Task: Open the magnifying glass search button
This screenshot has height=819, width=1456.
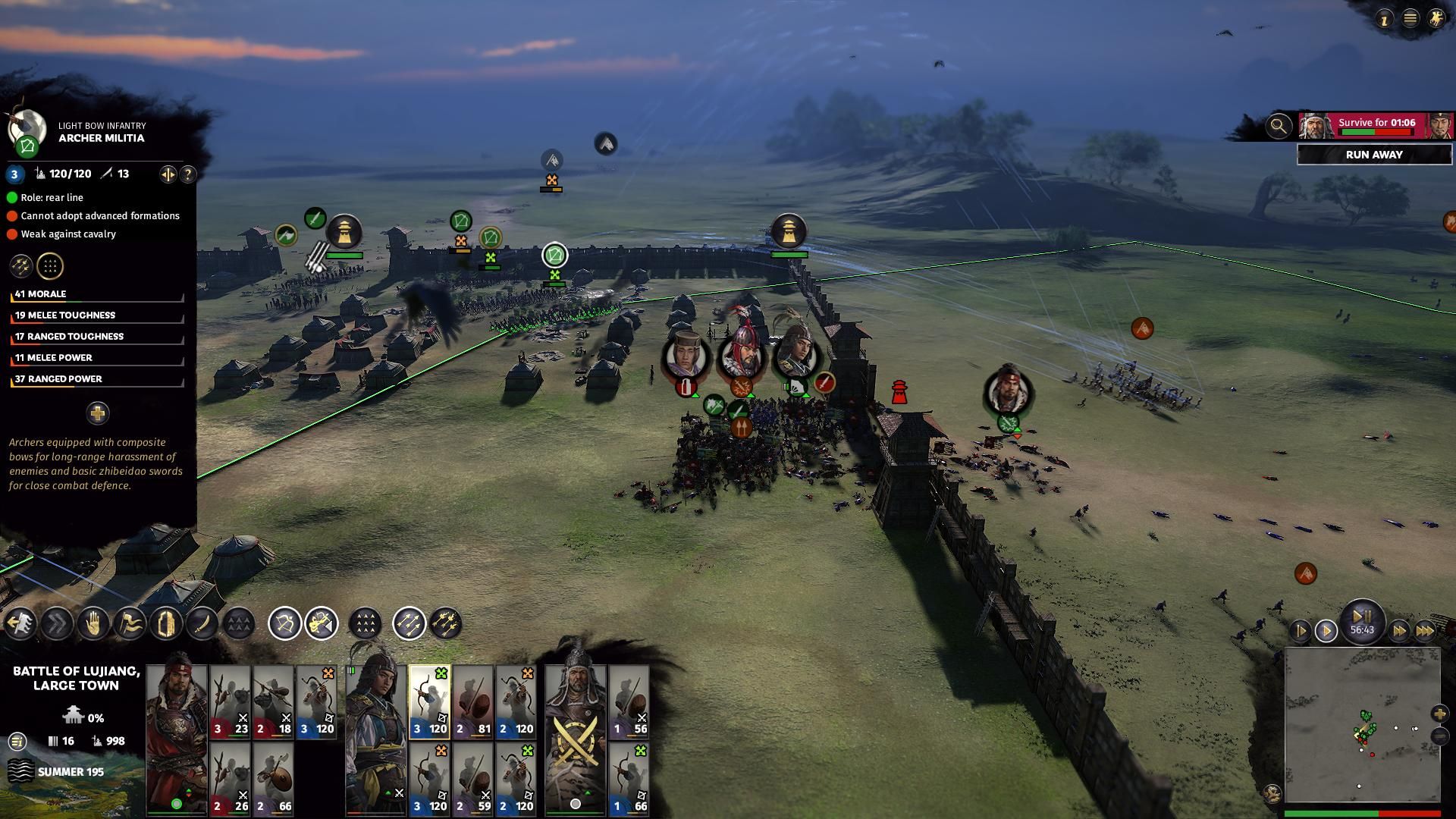Action: 1279,126
